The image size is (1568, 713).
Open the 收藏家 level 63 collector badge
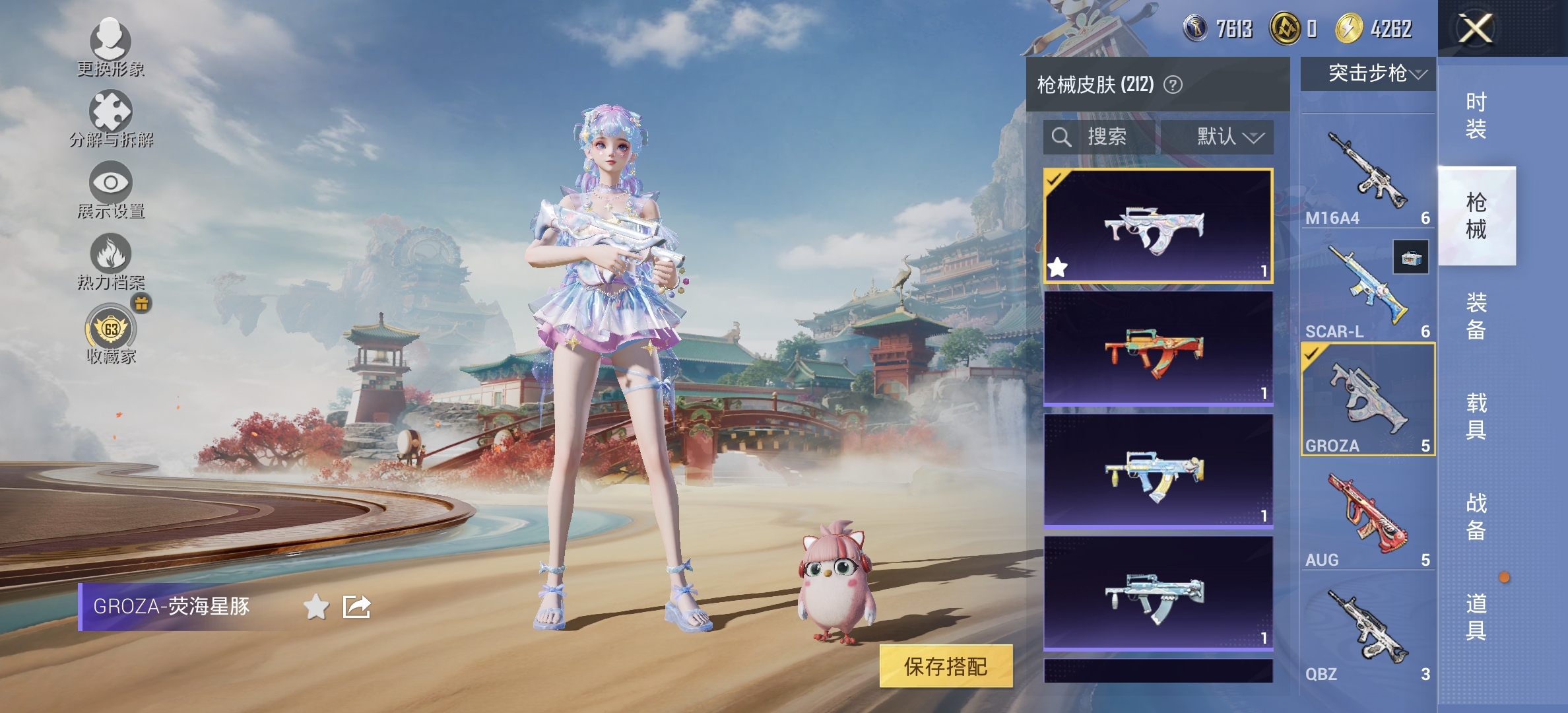[x=110, y=329]
